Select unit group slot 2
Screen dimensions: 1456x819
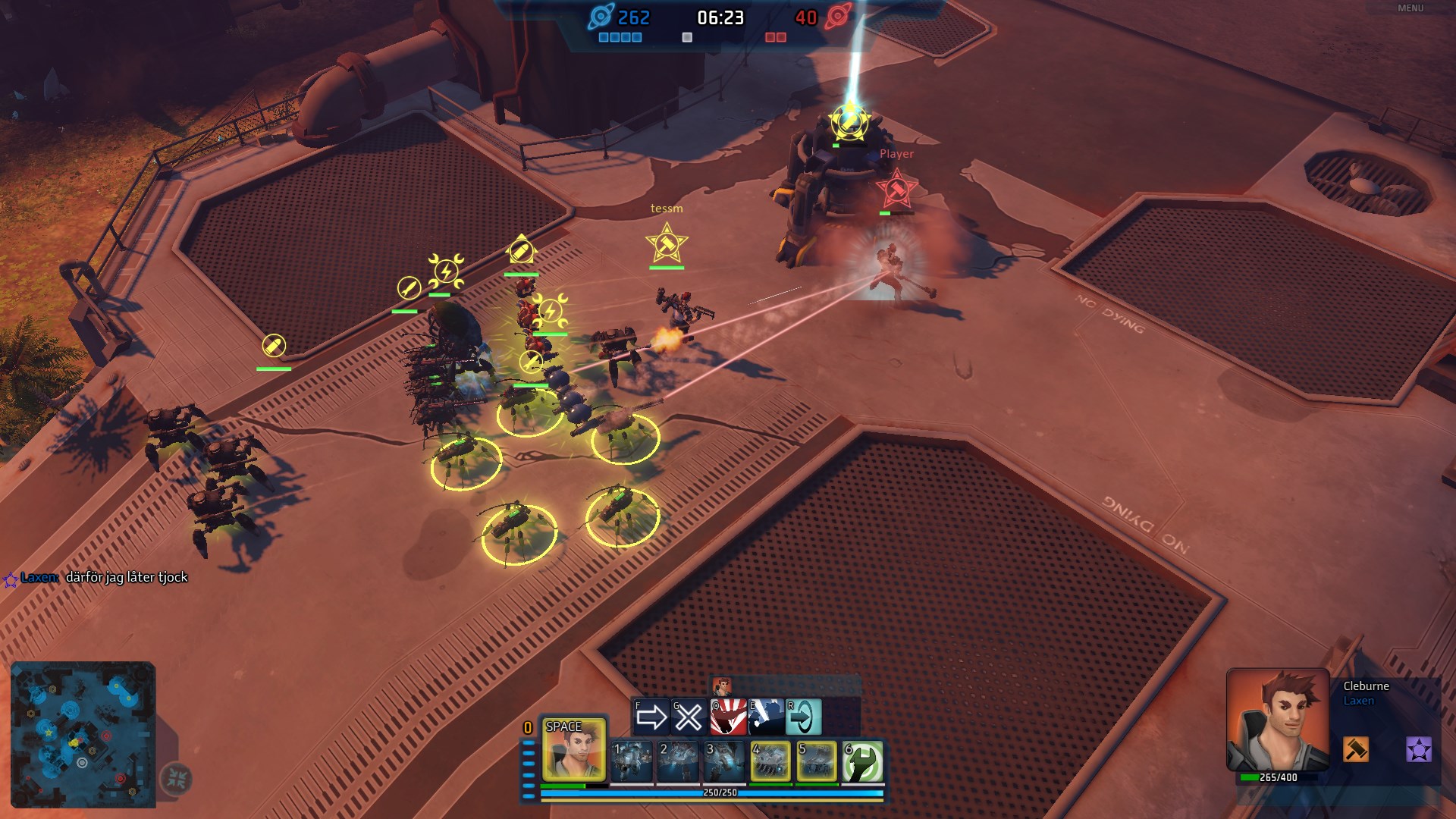pos(678,761)
